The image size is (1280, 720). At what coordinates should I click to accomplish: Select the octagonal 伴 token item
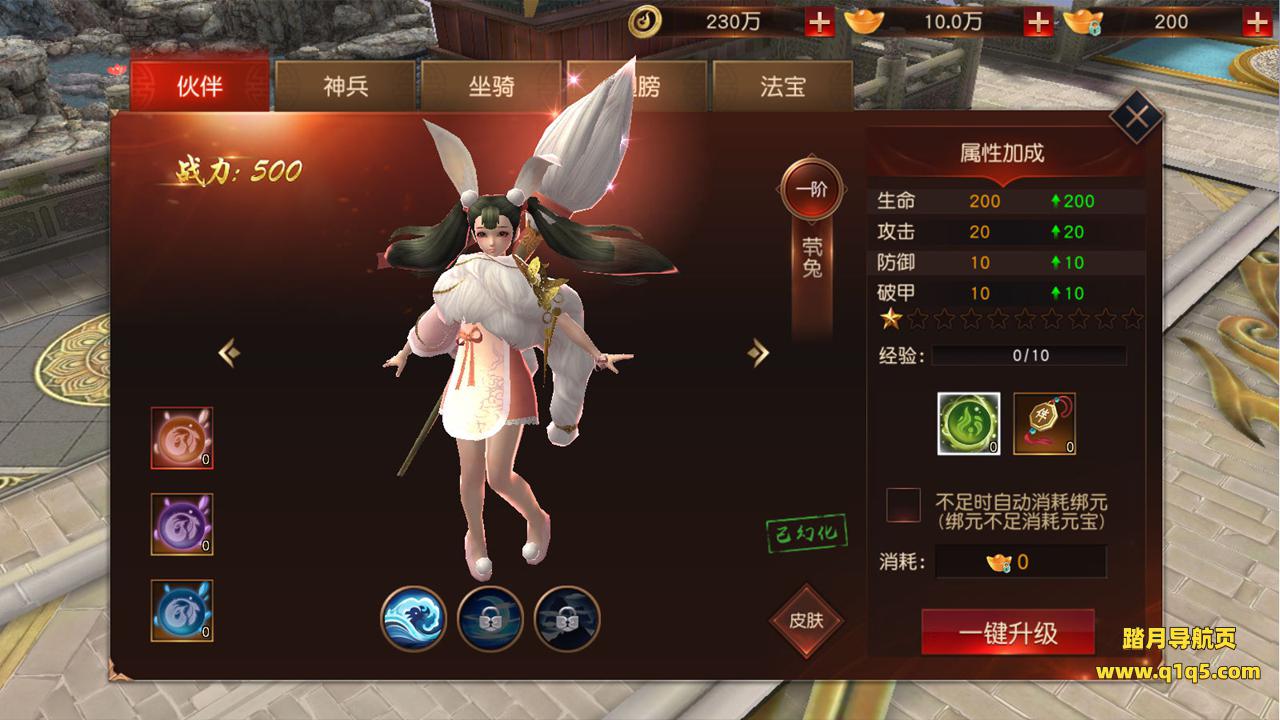click(1045, 423)
